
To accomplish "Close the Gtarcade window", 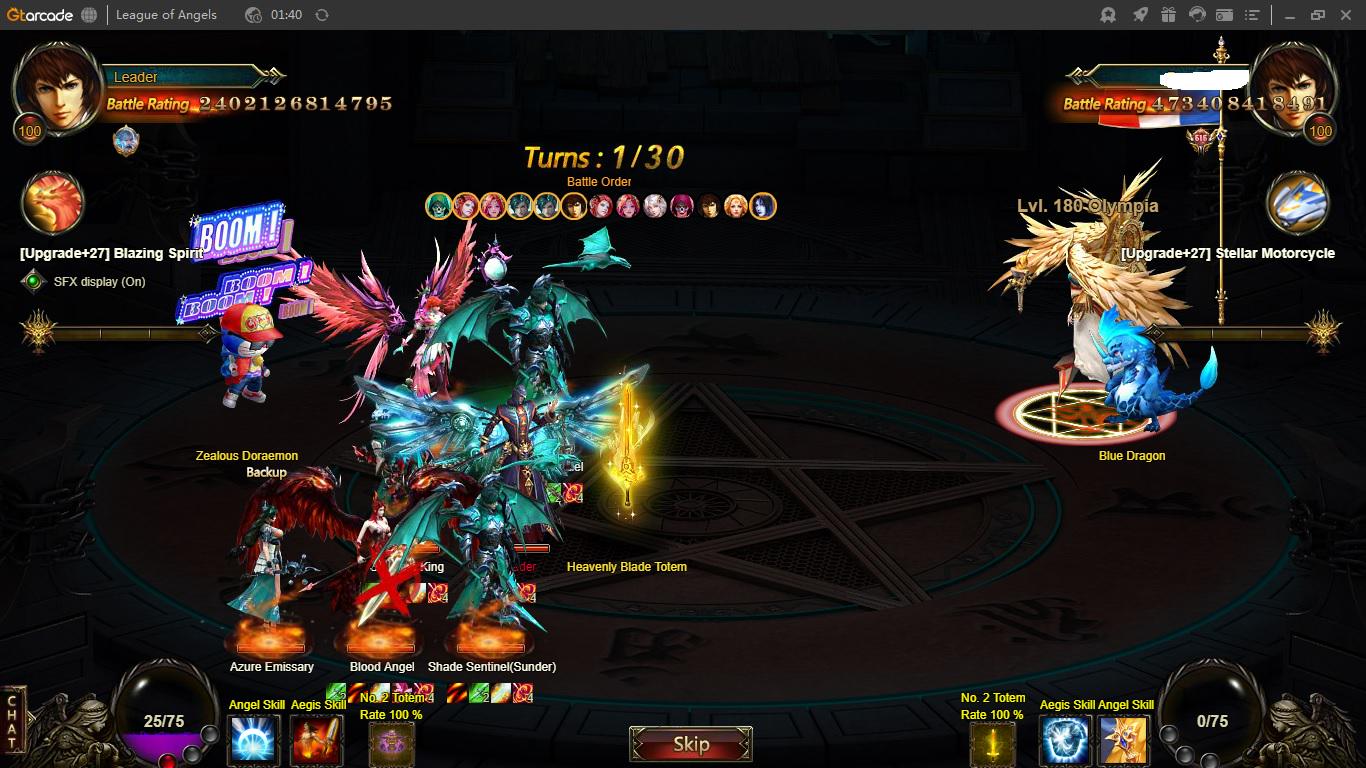I will (1345, 15).
